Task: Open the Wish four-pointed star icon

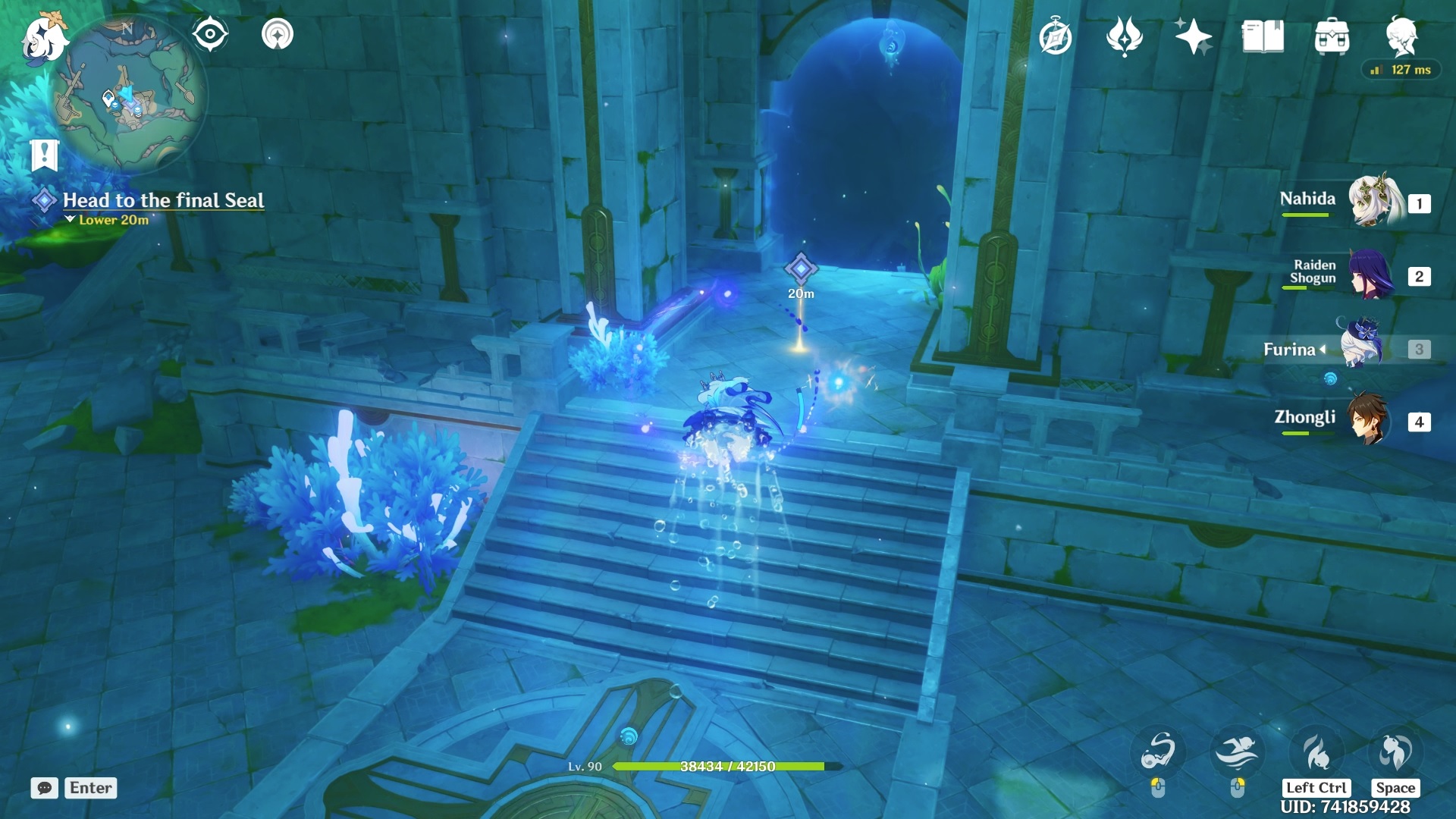Action: click(x=1193, y=37)
